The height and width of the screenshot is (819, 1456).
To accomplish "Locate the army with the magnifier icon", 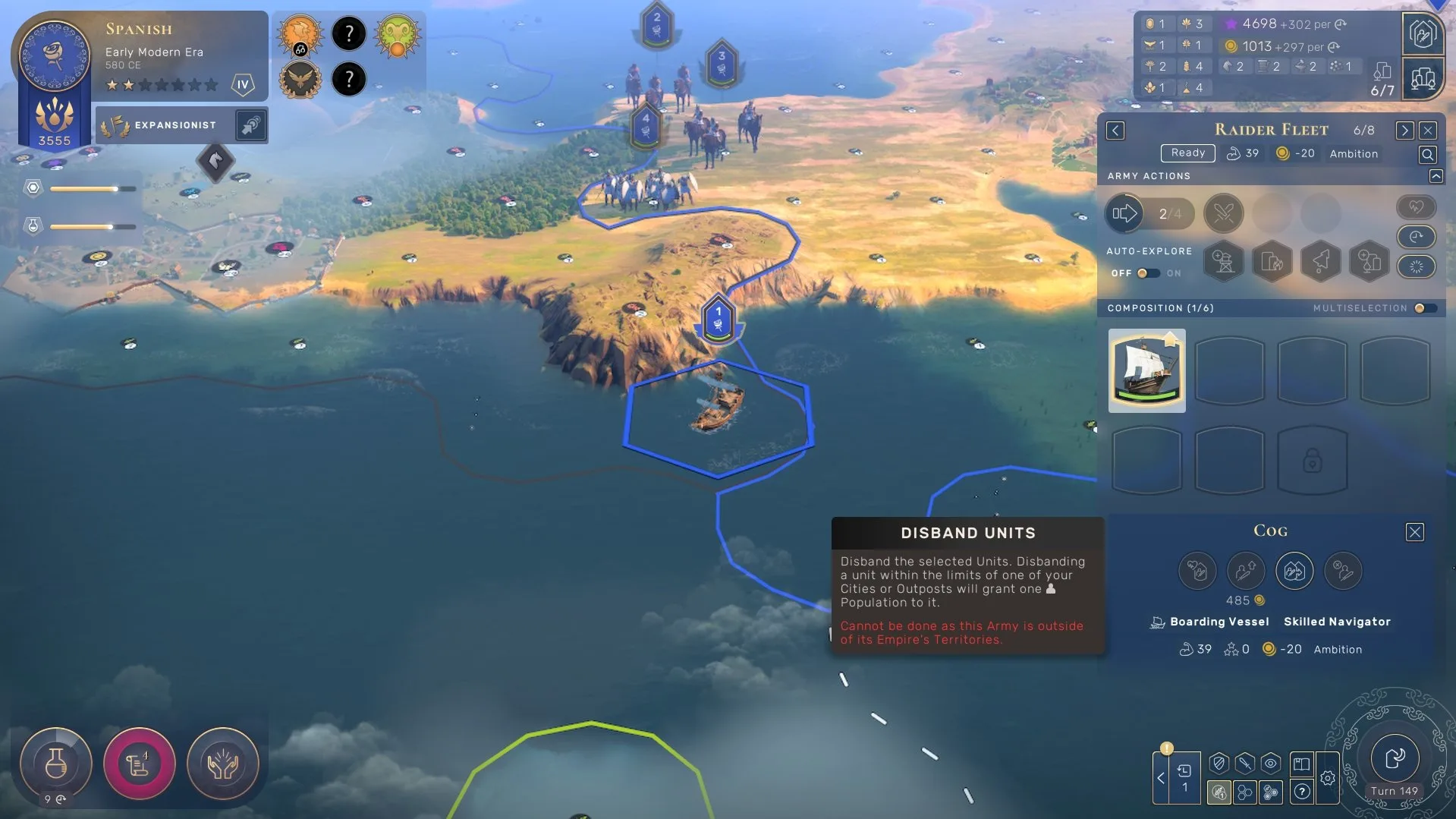I will [x=1427, y=155].
